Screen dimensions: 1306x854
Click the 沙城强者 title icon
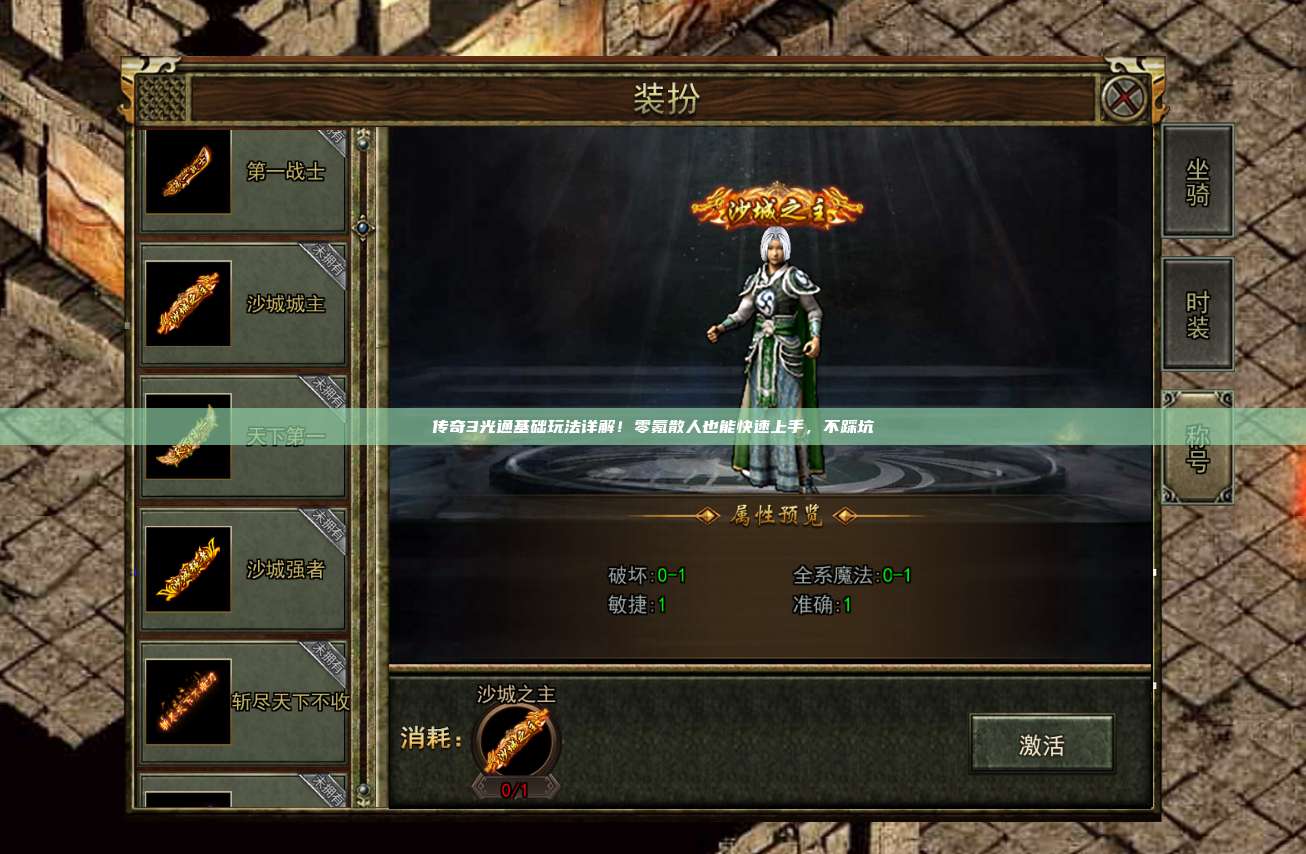[x=187, y=570]
